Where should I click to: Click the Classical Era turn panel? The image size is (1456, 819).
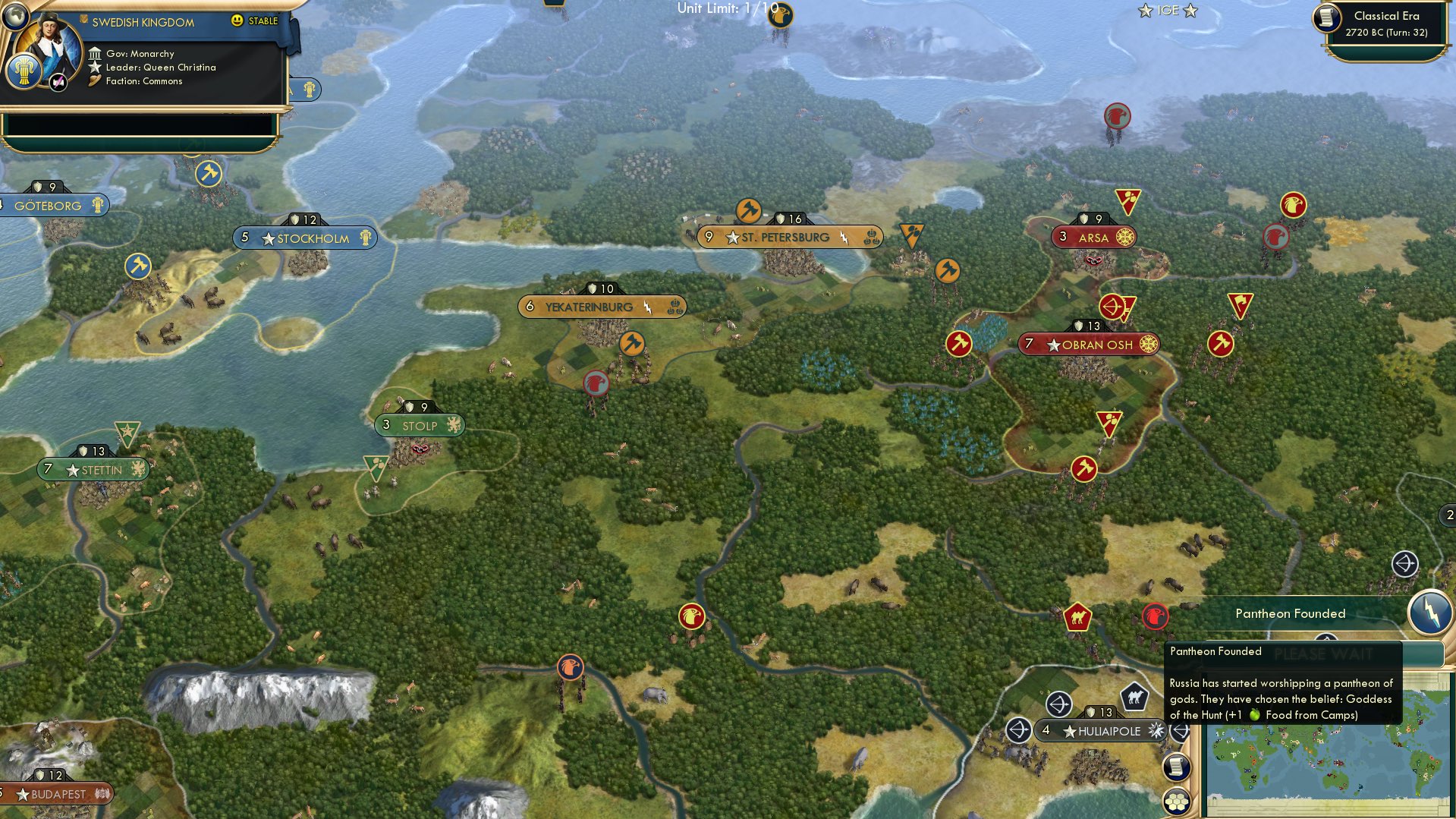coord(1385,24)
